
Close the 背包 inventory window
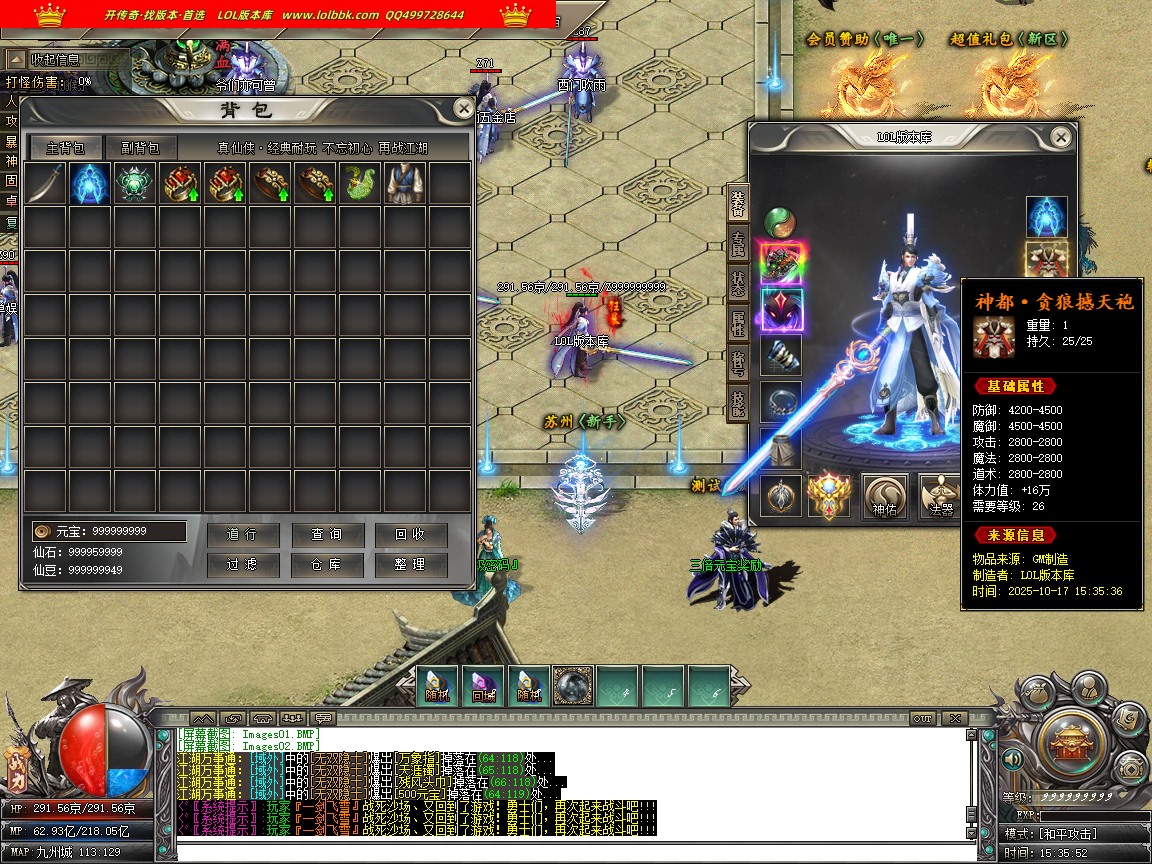click(x=463, y=109)
